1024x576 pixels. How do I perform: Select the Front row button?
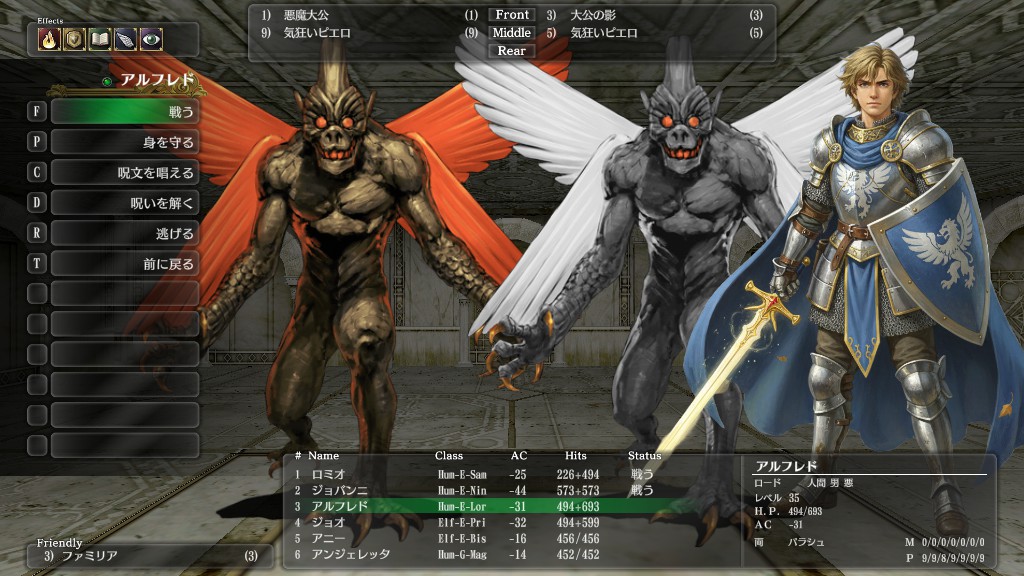click(x=512, y=15)
